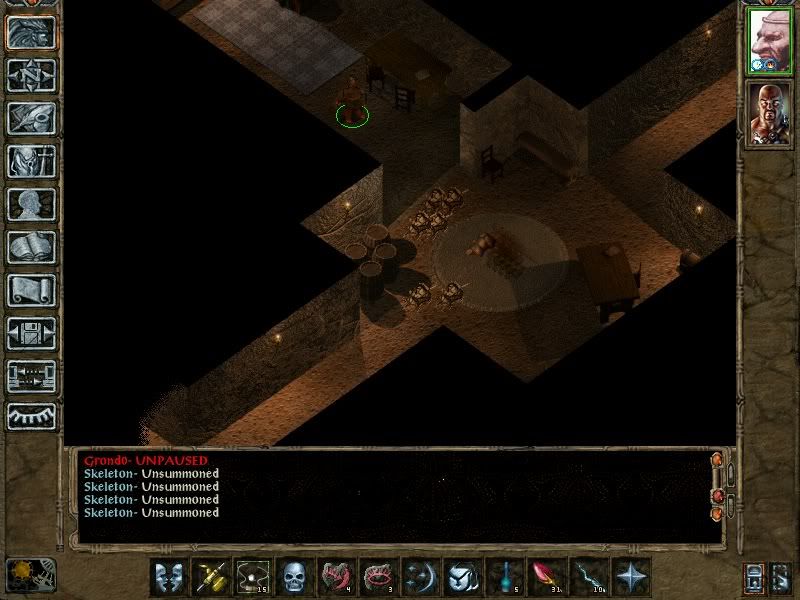Use the red feather item with count 31
The height and width of the screenshot is (600, 800).
(546, 577)
